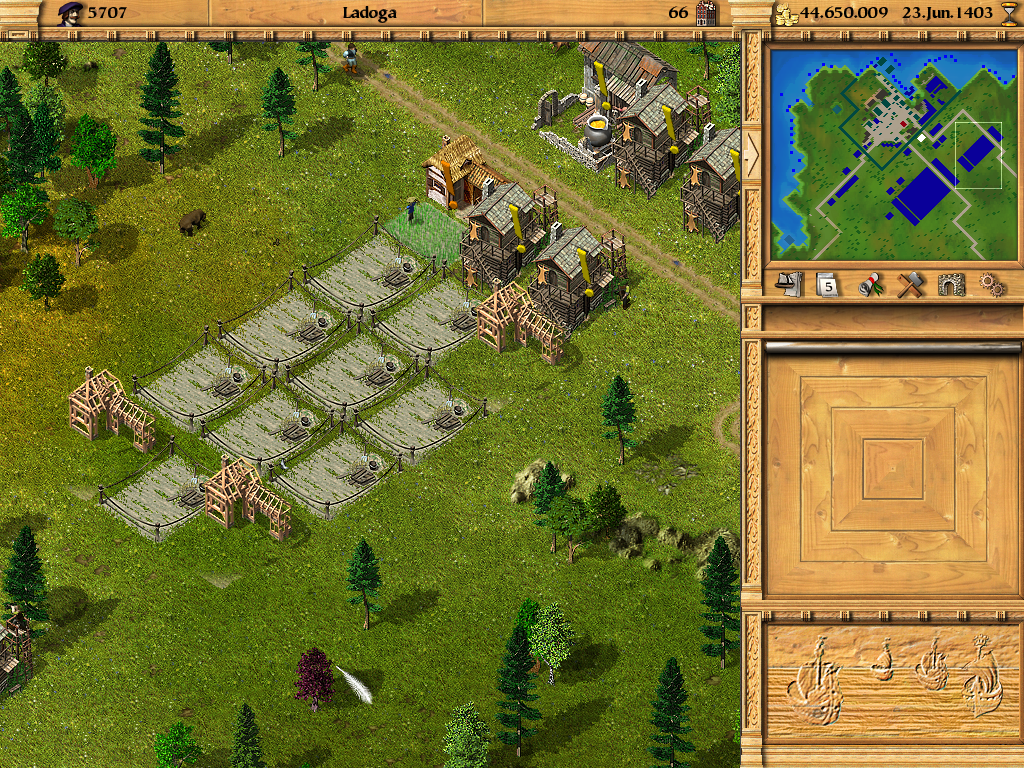Click the house icon next to 66

(707, 13)
